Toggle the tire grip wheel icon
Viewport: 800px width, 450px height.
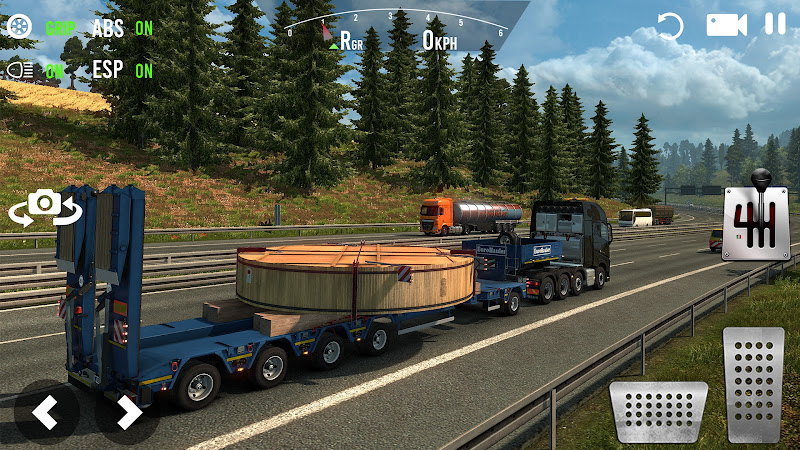pos(19,27)
